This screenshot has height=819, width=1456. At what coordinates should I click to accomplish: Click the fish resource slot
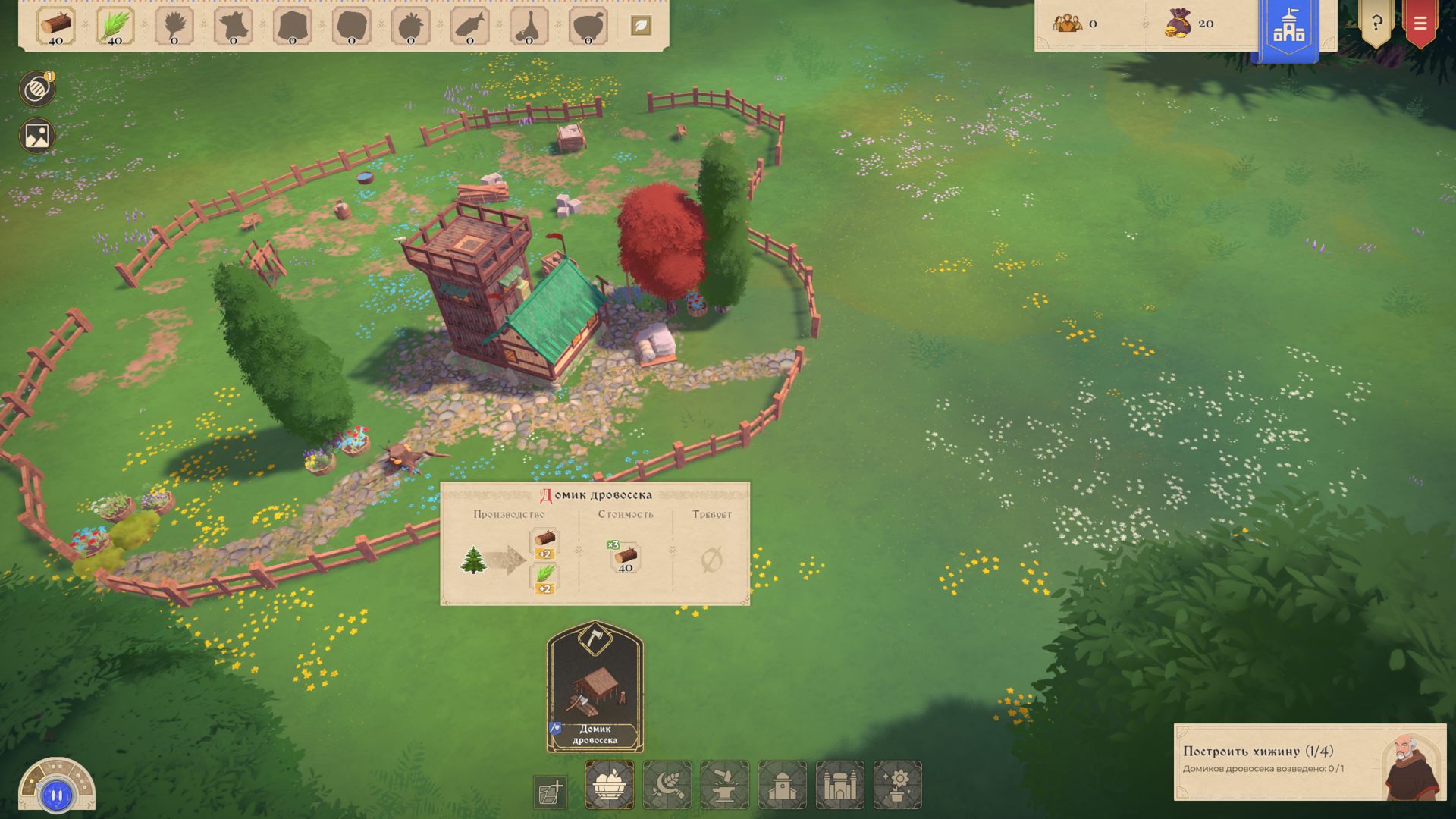[x=470, y=27]
